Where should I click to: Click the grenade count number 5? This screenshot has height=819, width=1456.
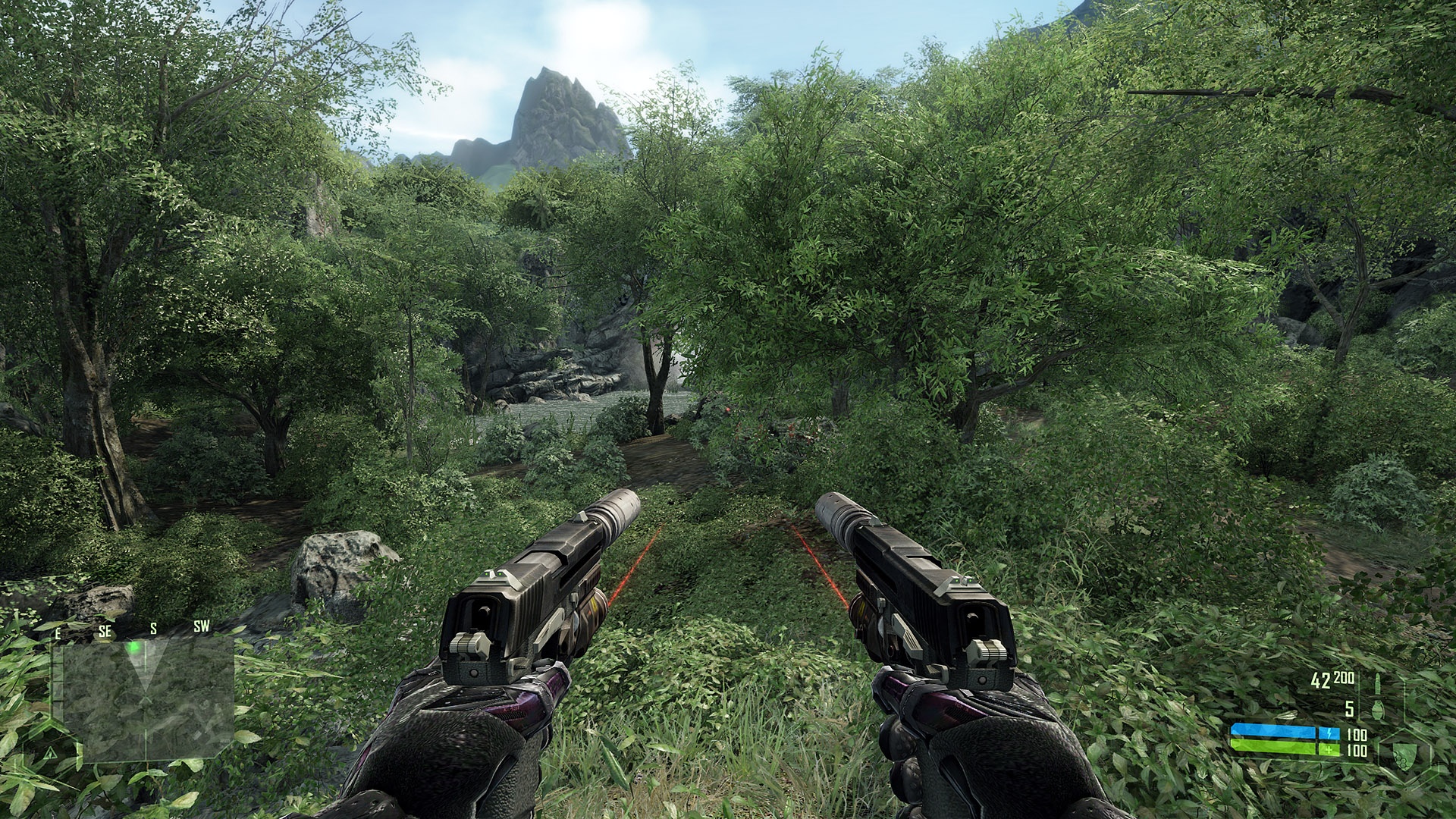point(1350,709)
